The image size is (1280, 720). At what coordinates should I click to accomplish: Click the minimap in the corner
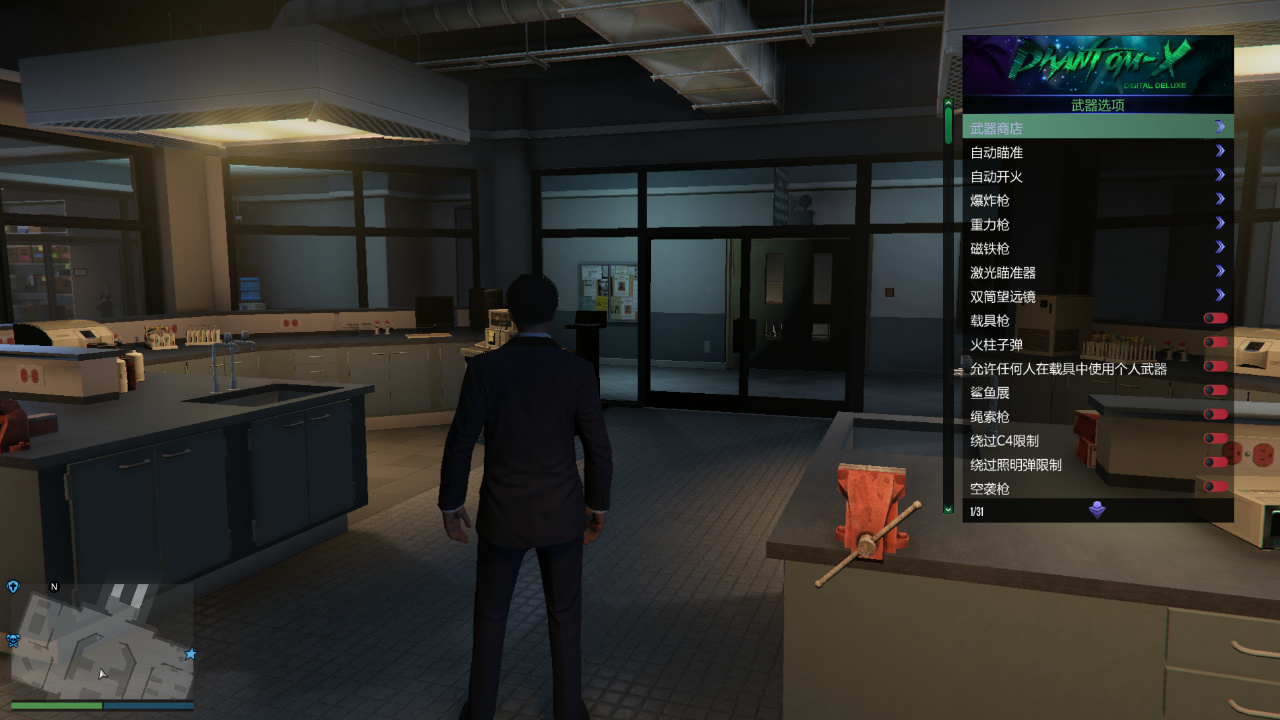[102, 641]
